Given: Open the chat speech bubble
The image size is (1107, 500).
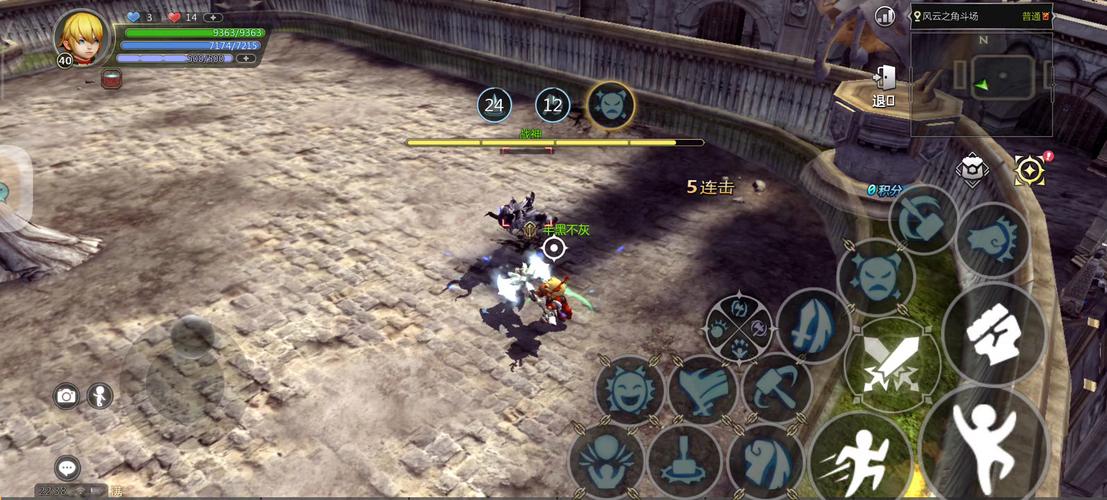Looking at the screenshot, I should click(67, 467).
